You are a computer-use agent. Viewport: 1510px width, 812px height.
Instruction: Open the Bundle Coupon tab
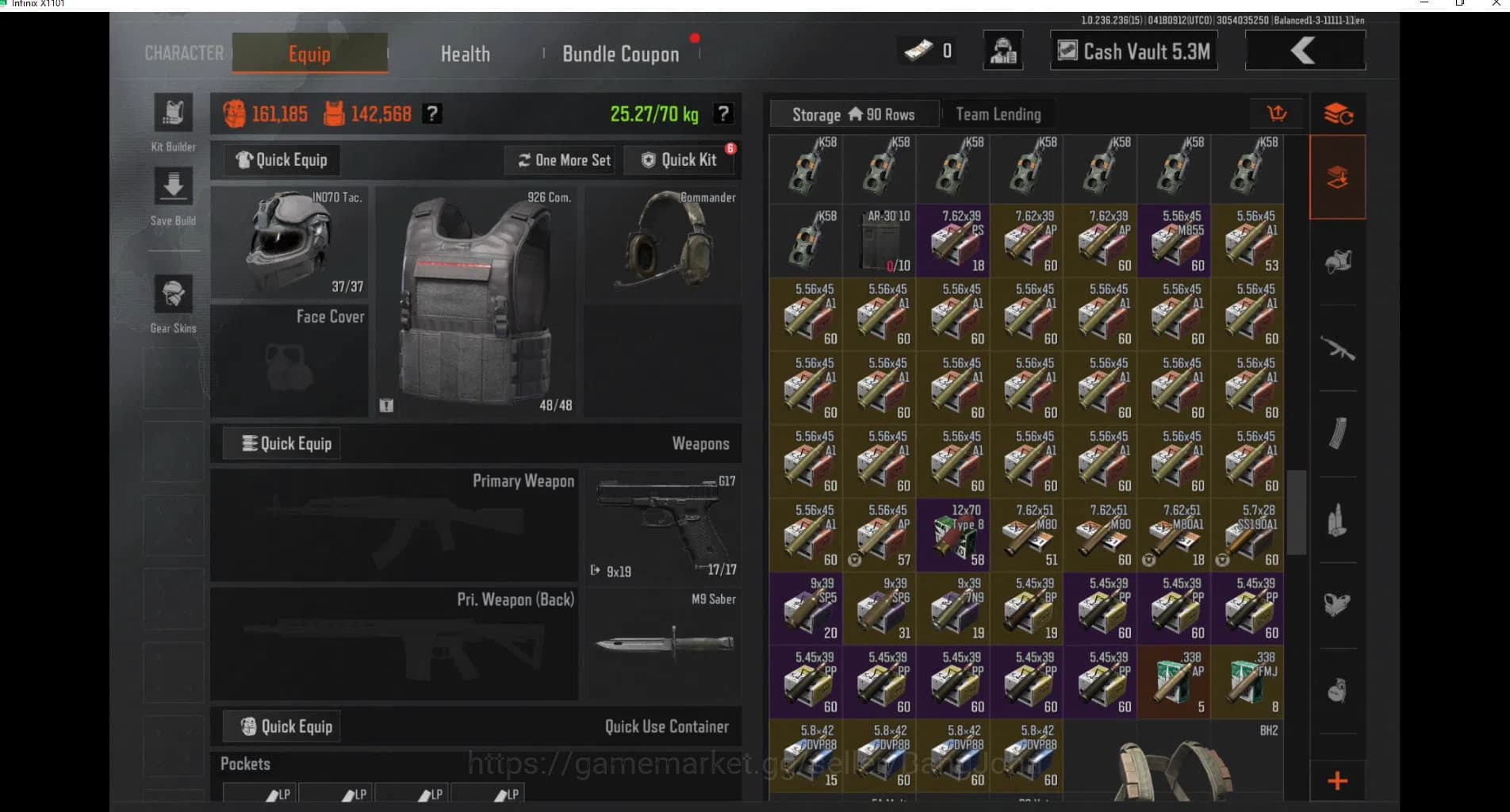(x=620, y=53)
